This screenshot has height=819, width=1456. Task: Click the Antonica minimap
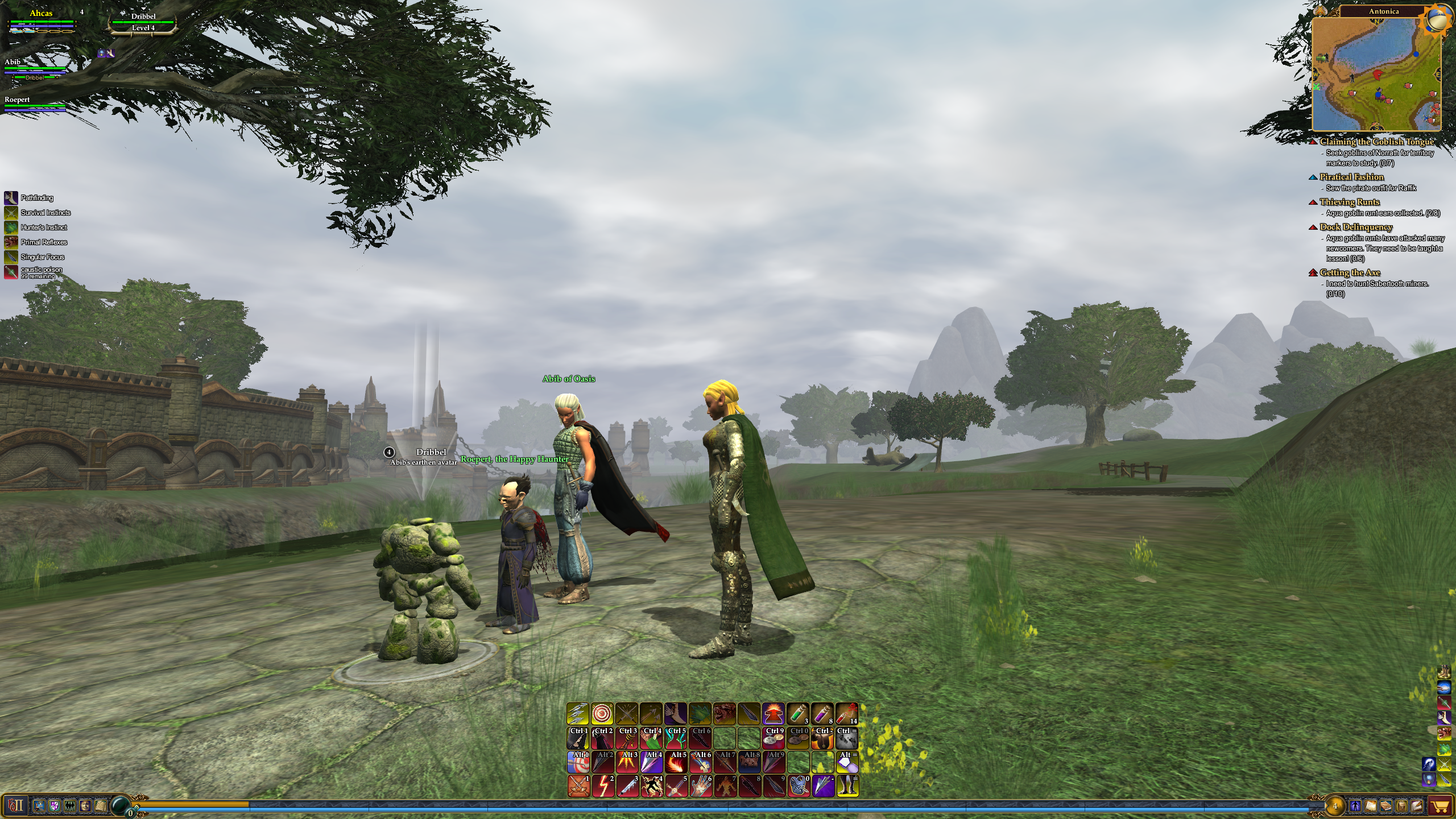pyautogui.click(x=1376, y=74)
